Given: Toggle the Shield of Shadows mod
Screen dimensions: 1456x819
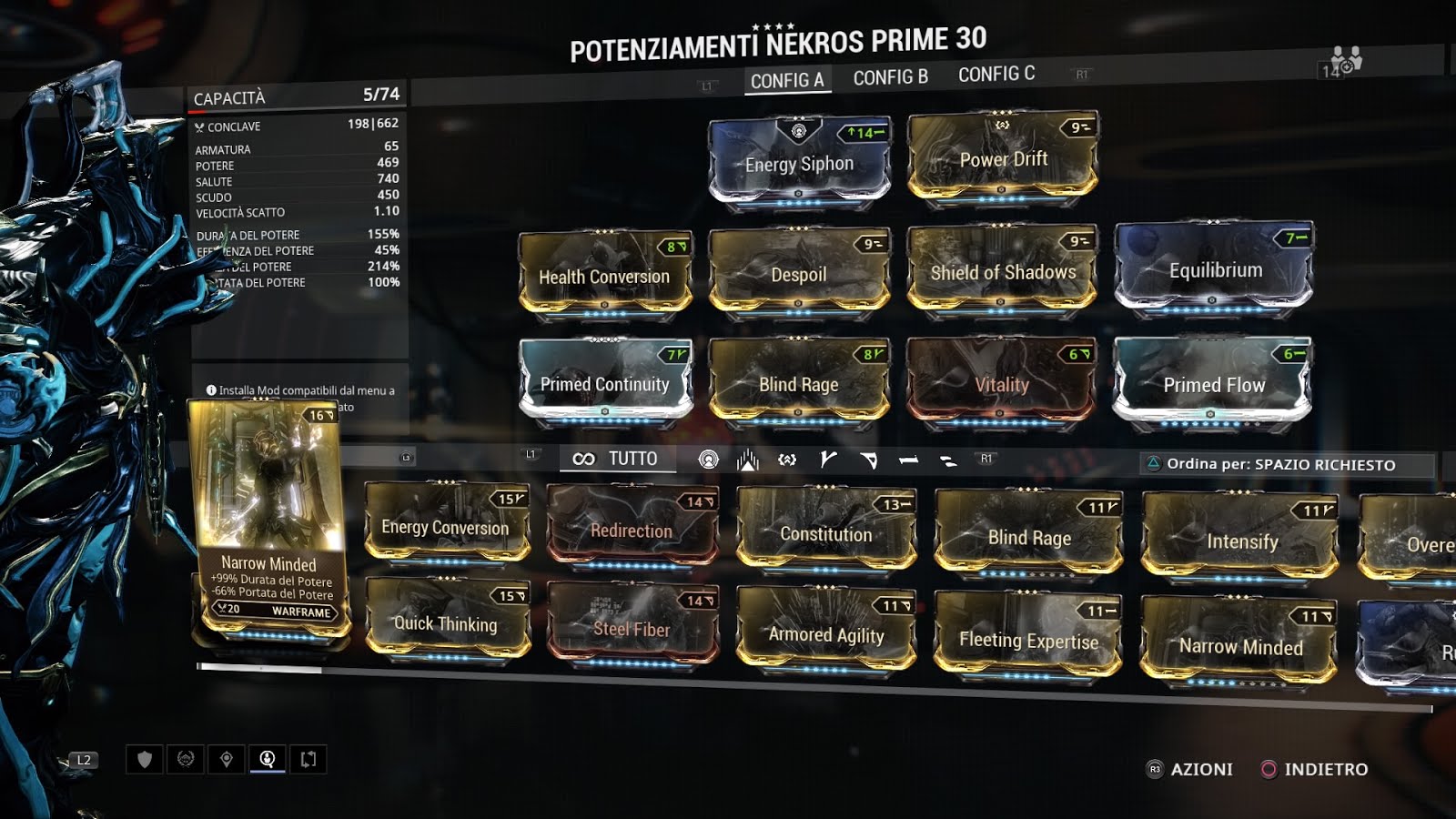Looking at the screenshot, I should (x=1004, y=272).
